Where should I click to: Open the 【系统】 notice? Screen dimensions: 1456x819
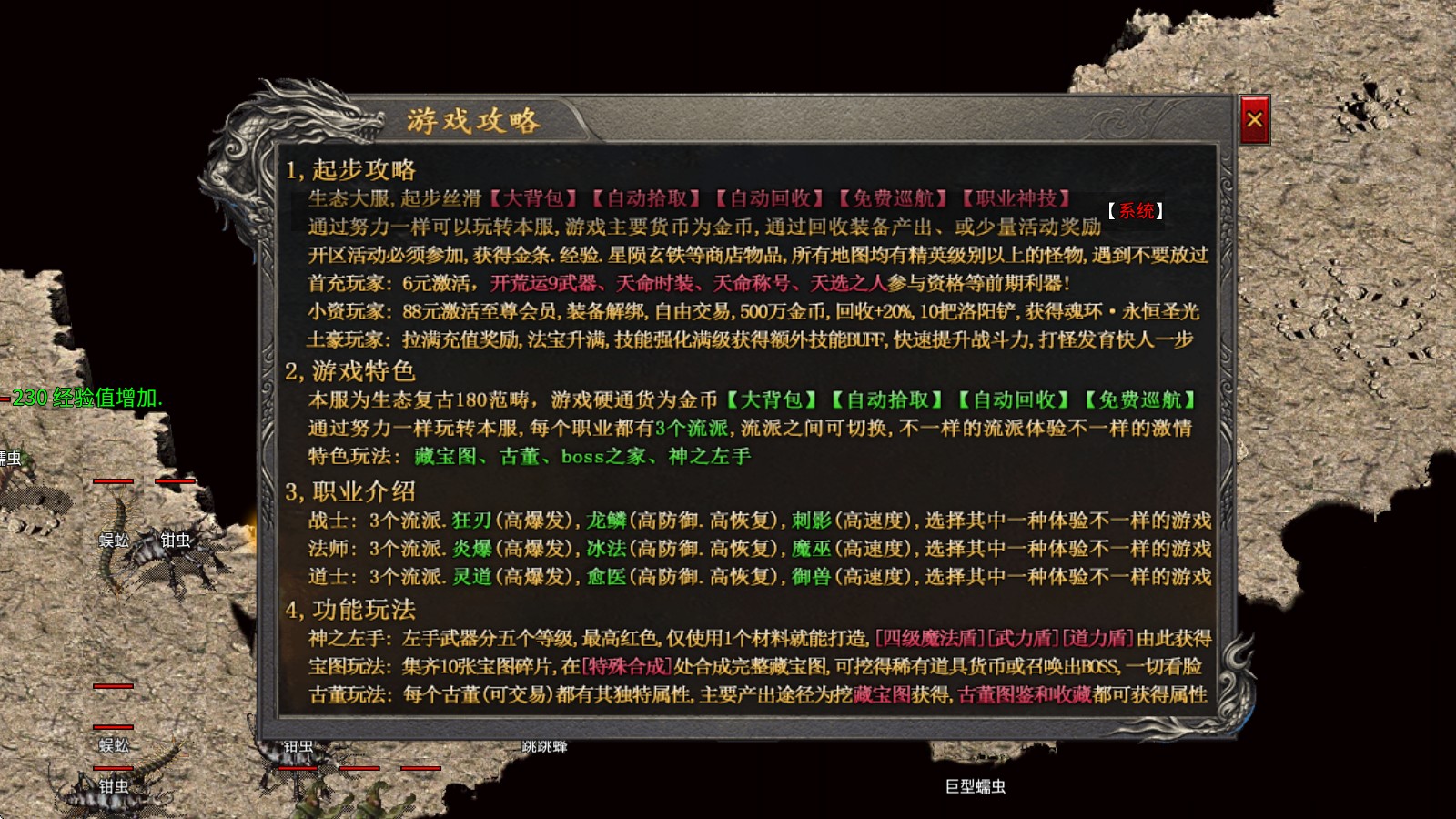point(1135,209)
